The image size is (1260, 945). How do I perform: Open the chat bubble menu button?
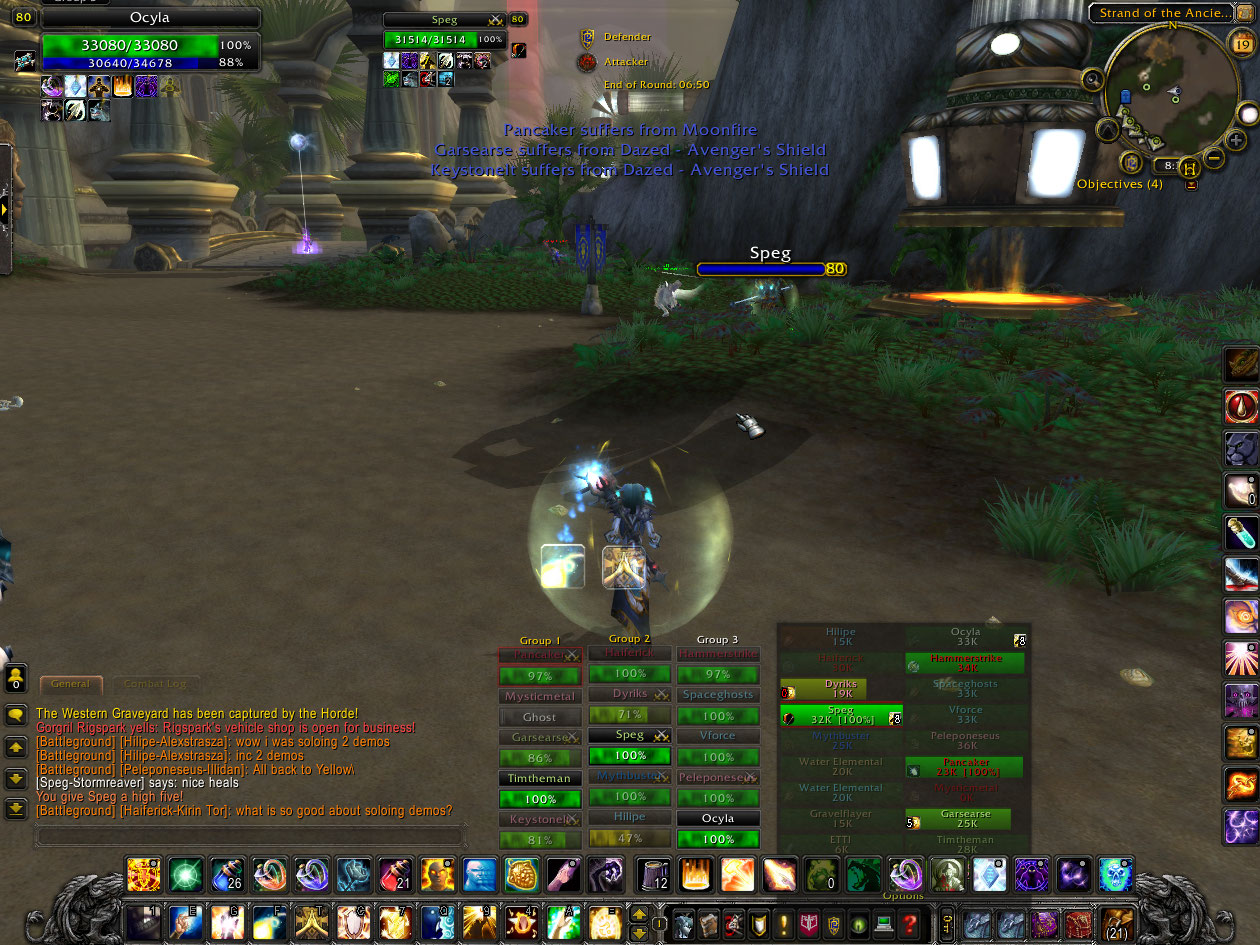(16, 715)
